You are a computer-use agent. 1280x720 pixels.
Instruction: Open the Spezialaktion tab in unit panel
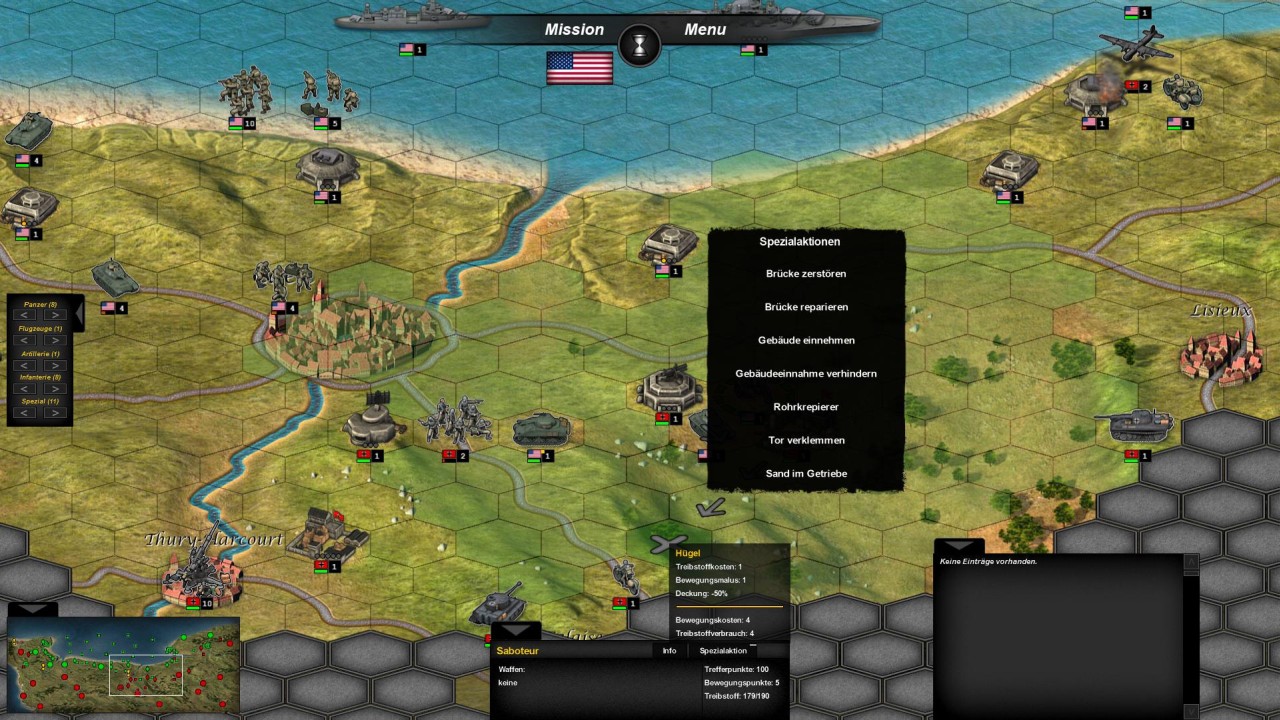pos(723,651)
